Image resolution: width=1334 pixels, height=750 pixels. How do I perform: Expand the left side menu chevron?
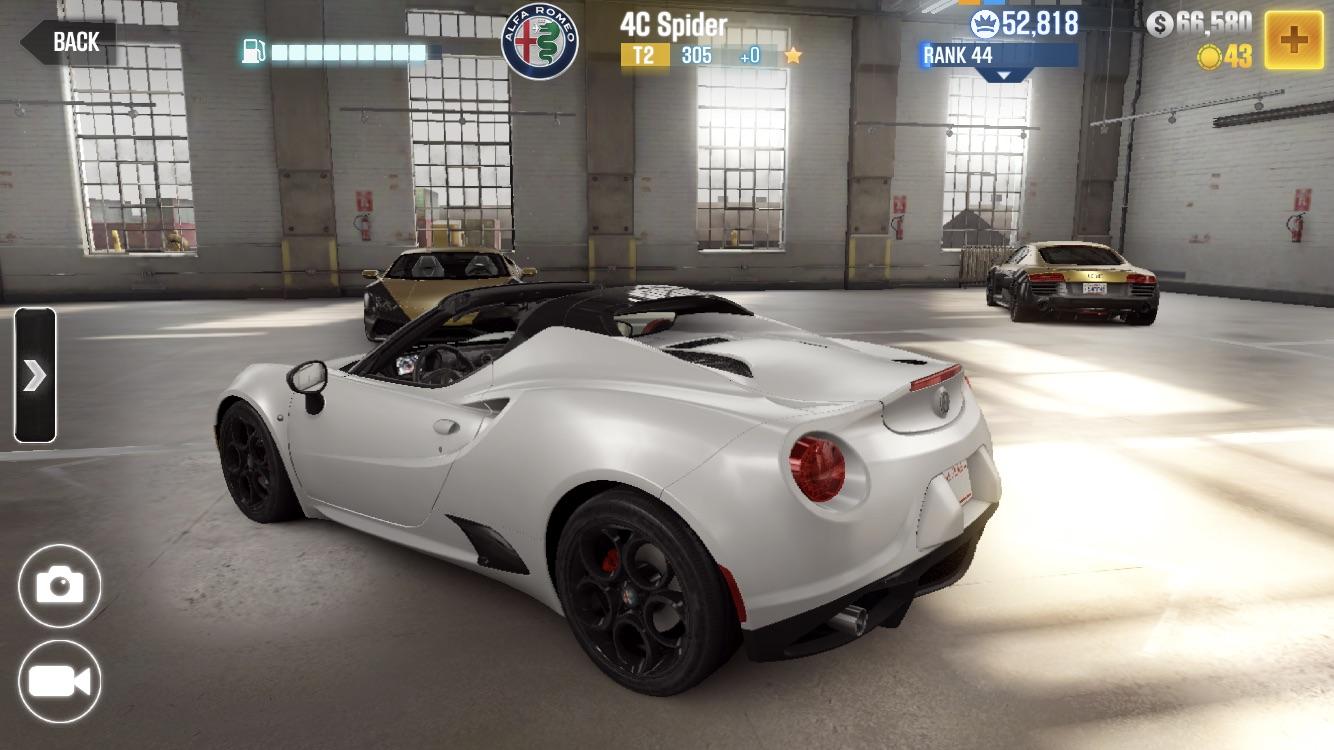pos(36,375)
